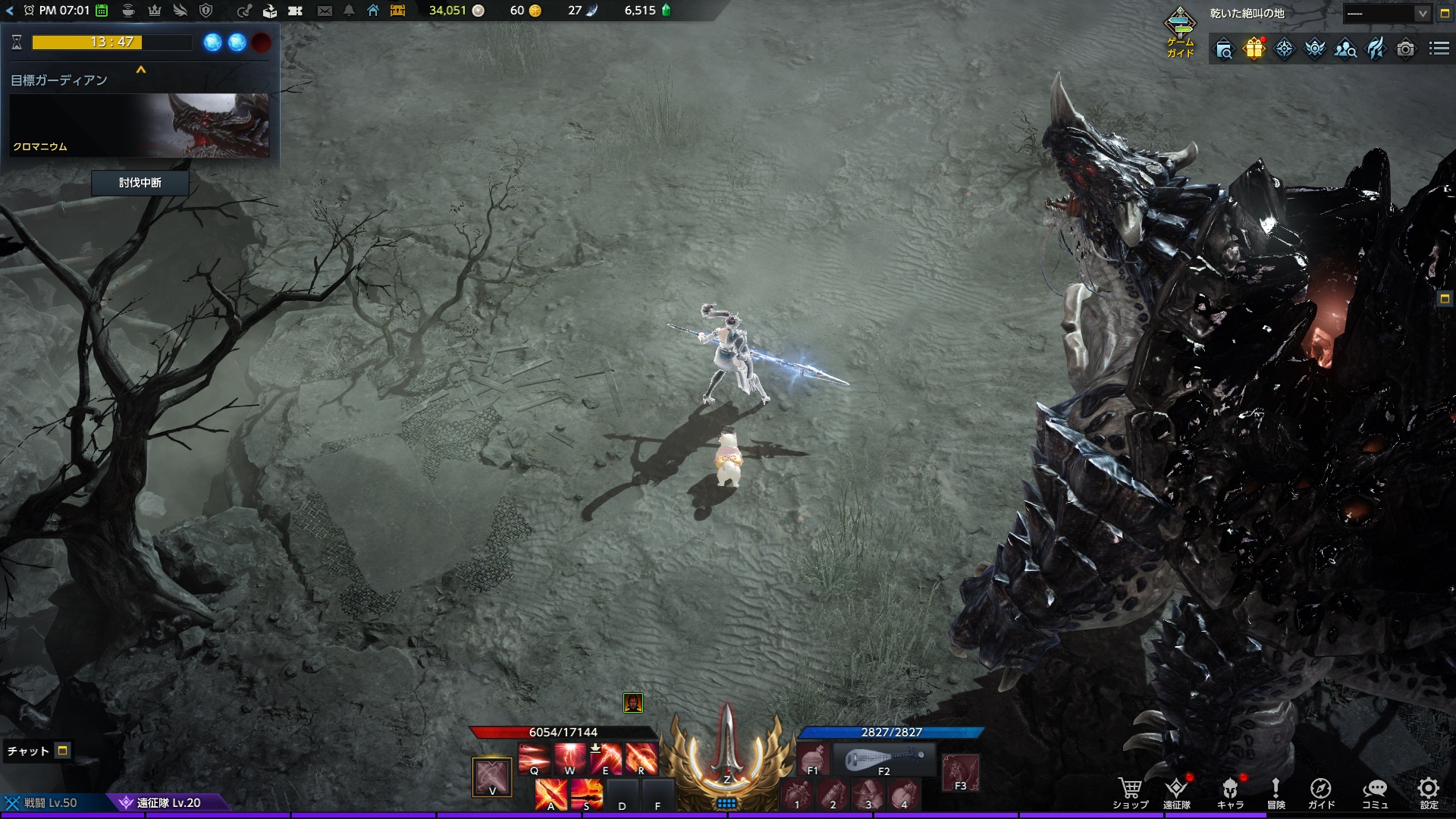
Task: Open the 遠征隊 roster menu
Action: pos(1176,792)
